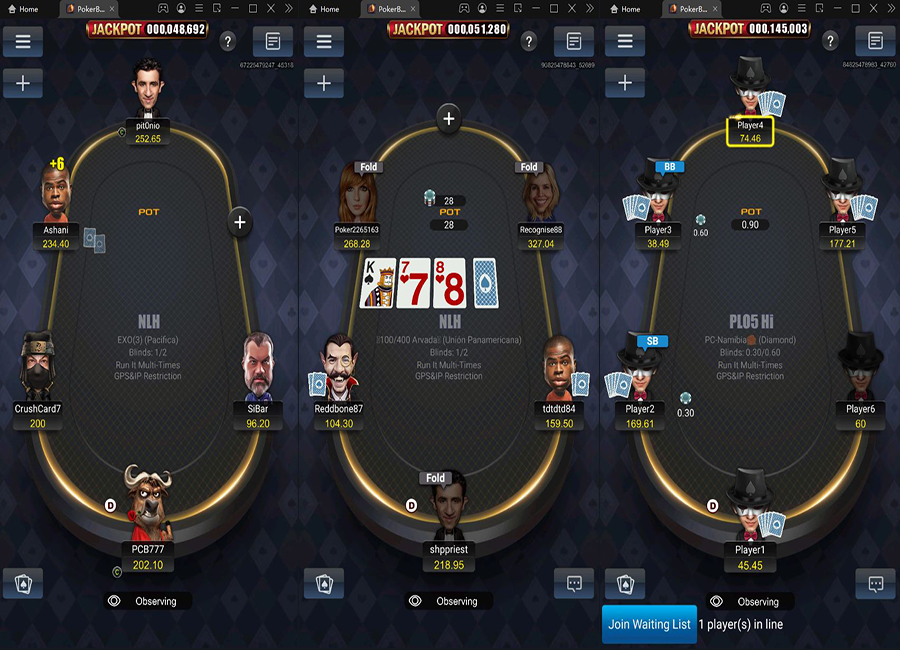This screenshot has height=650, width=900.
Task: Open the notes icon at Reddbone87's table
Action: coord(574,41)
